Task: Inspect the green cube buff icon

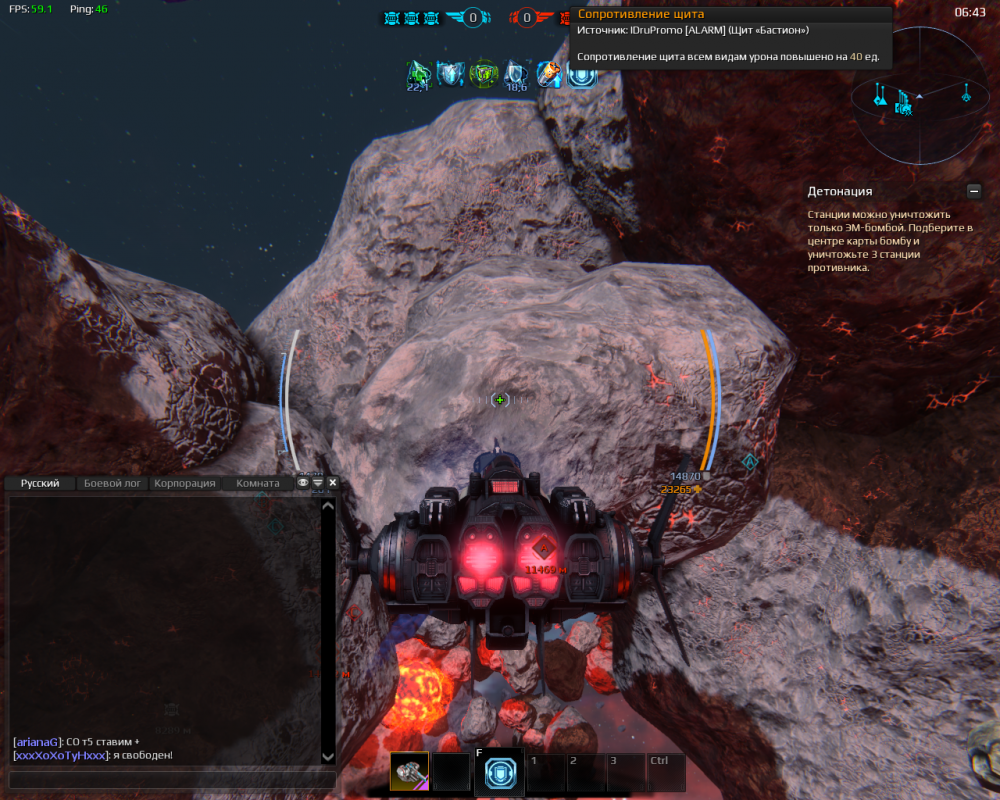Action: pyautogui.click(x=484, y=74)
